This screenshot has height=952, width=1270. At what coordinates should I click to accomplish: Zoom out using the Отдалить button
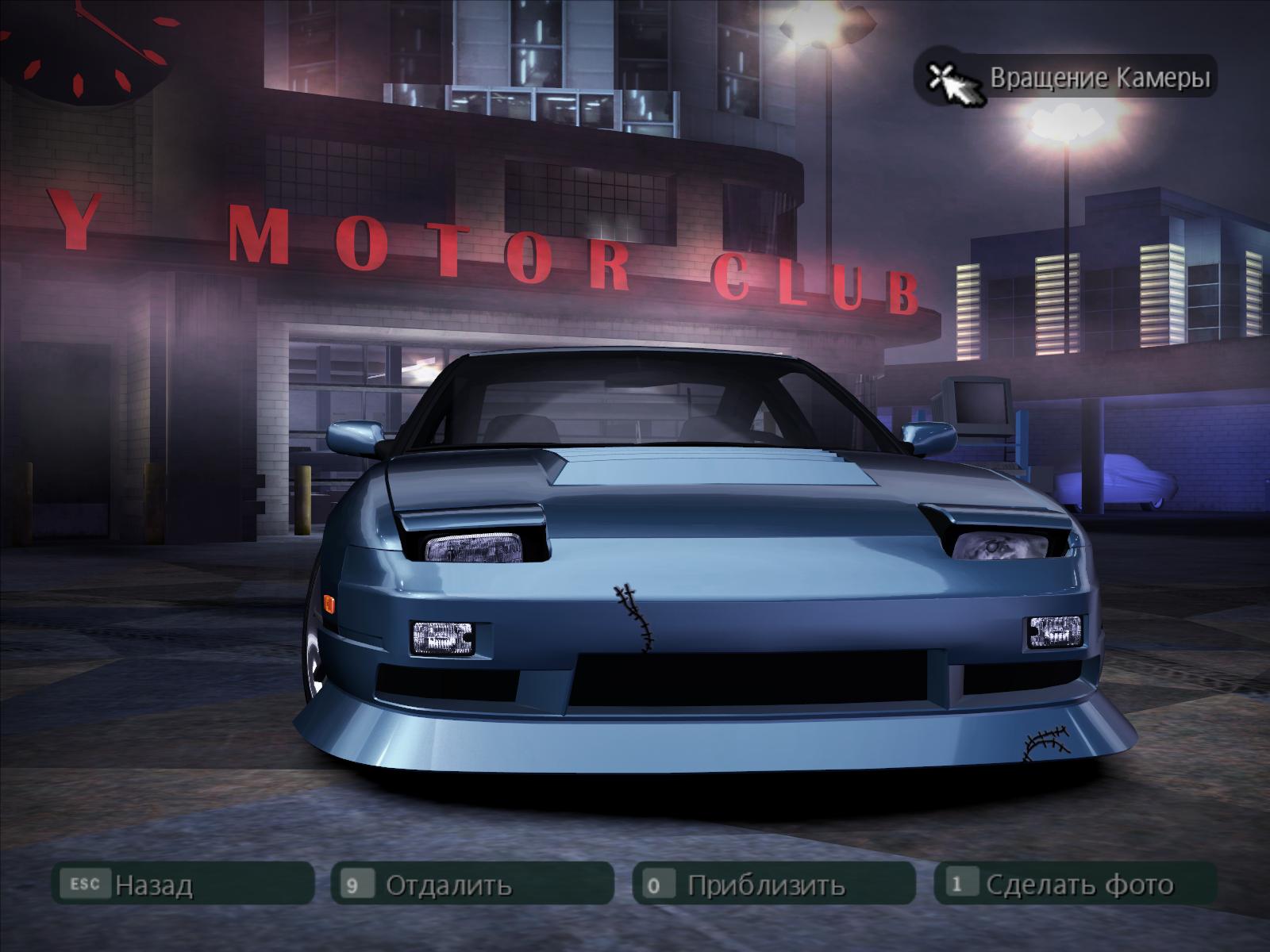pos(471,884)
